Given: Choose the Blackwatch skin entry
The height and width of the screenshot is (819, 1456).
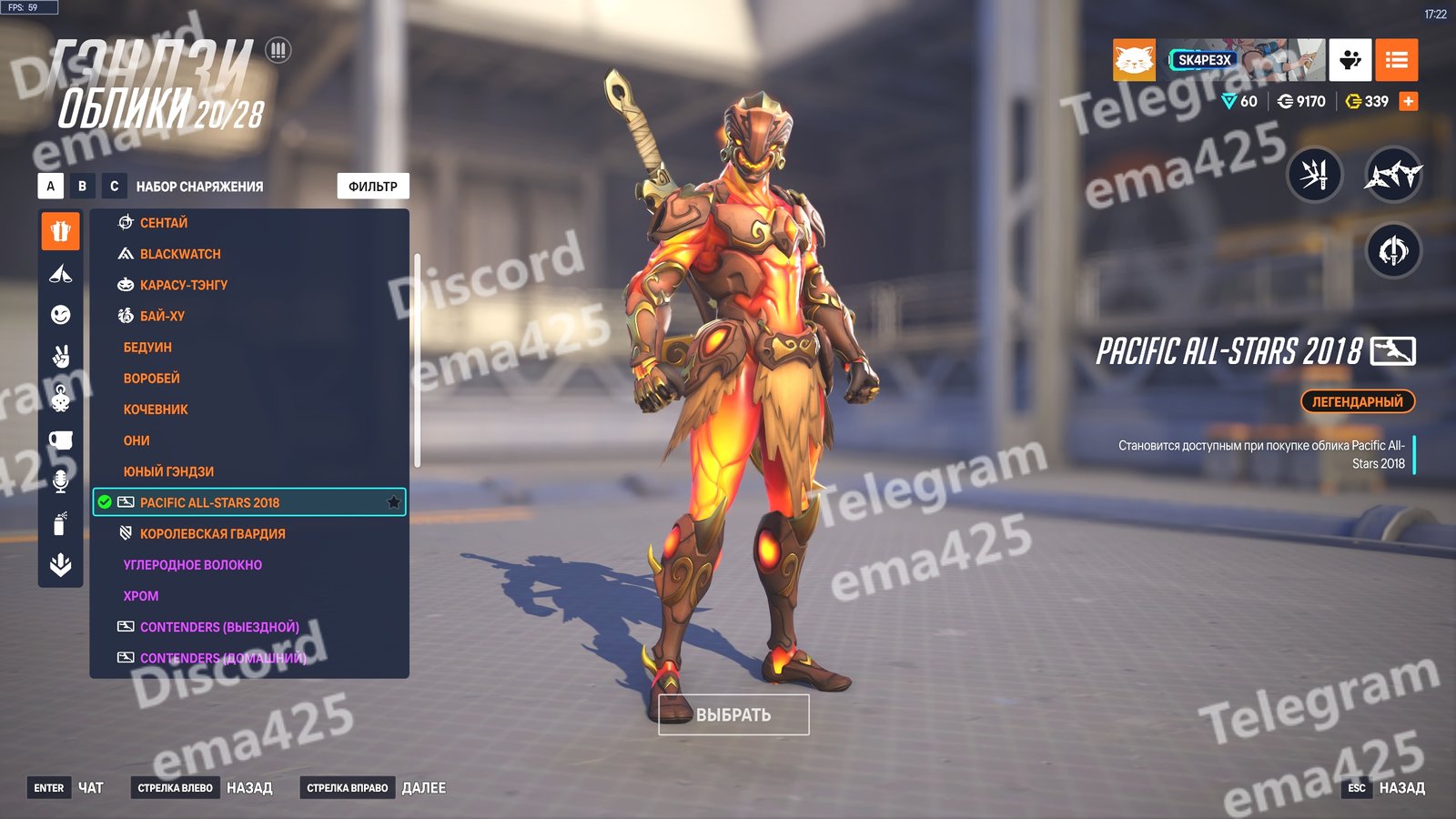Looking at the screenshot, I should pyautogui.click(x=180, y=254).
